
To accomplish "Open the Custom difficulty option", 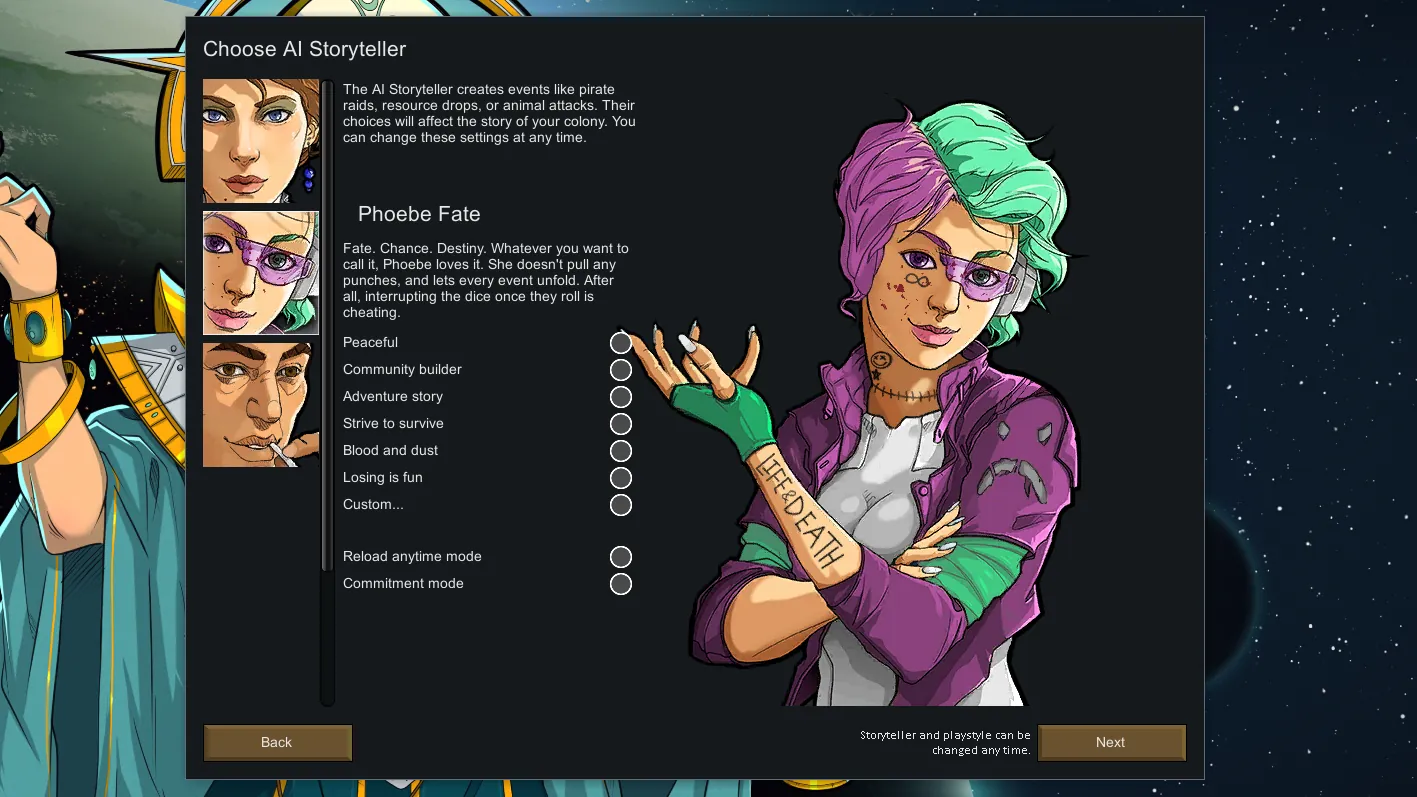I will [621, 505].
